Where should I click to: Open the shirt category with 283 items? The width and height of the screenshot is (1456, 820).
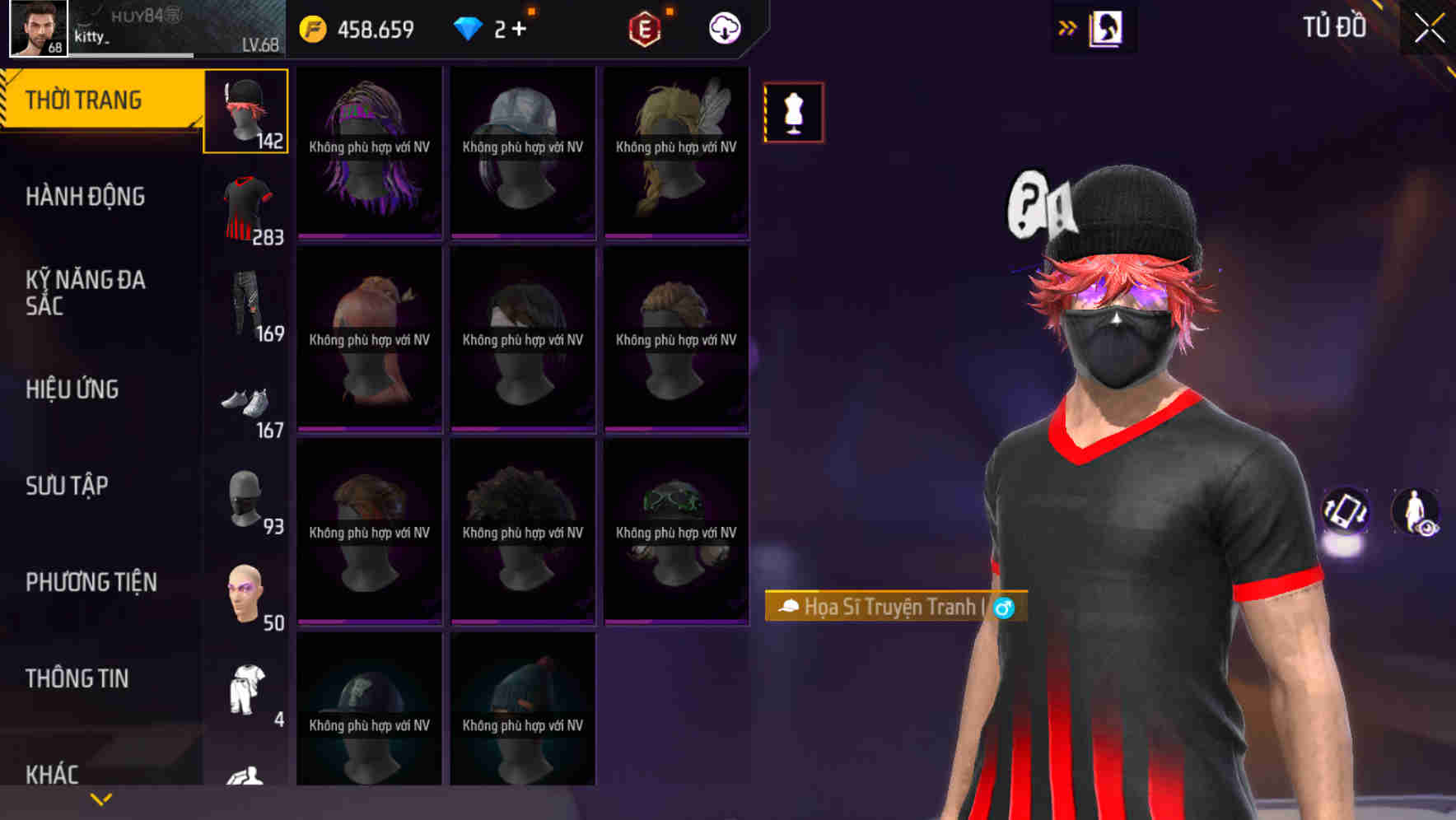(x=245, y=206)
